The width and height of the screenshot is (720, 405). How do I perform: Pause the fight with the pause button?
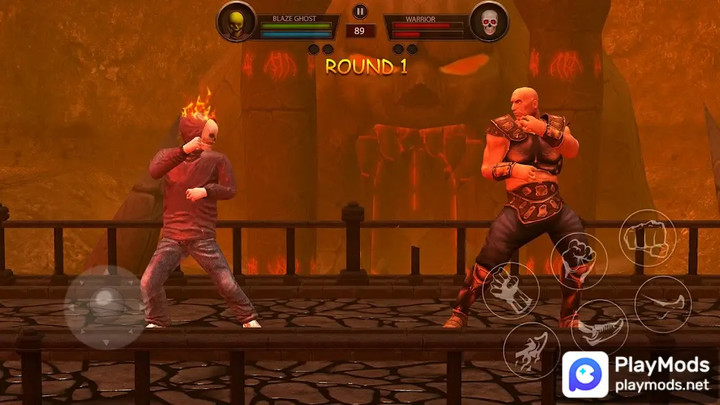360,12
